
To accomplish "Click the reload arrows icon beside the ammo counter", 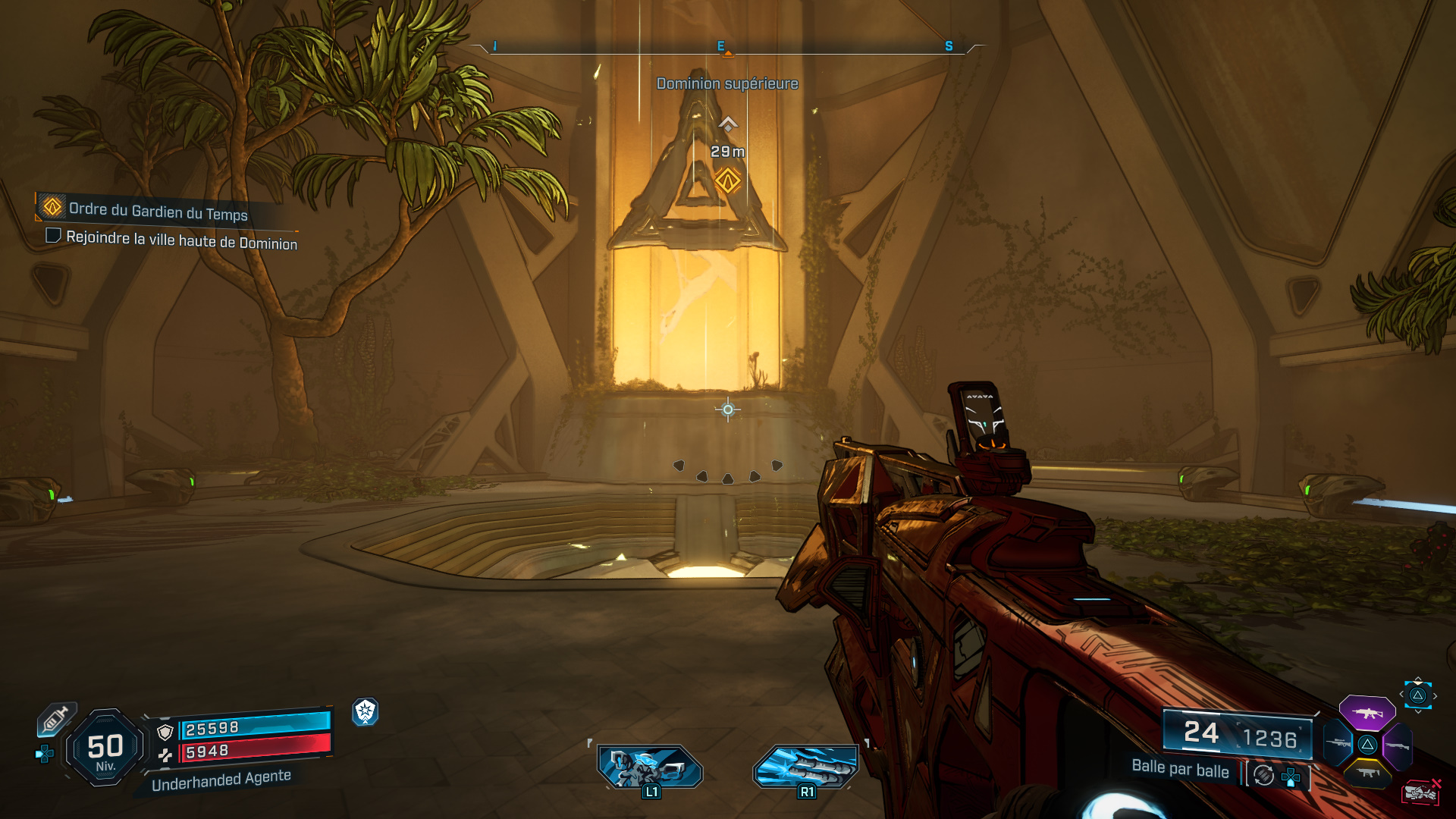I will (1262, 775).
